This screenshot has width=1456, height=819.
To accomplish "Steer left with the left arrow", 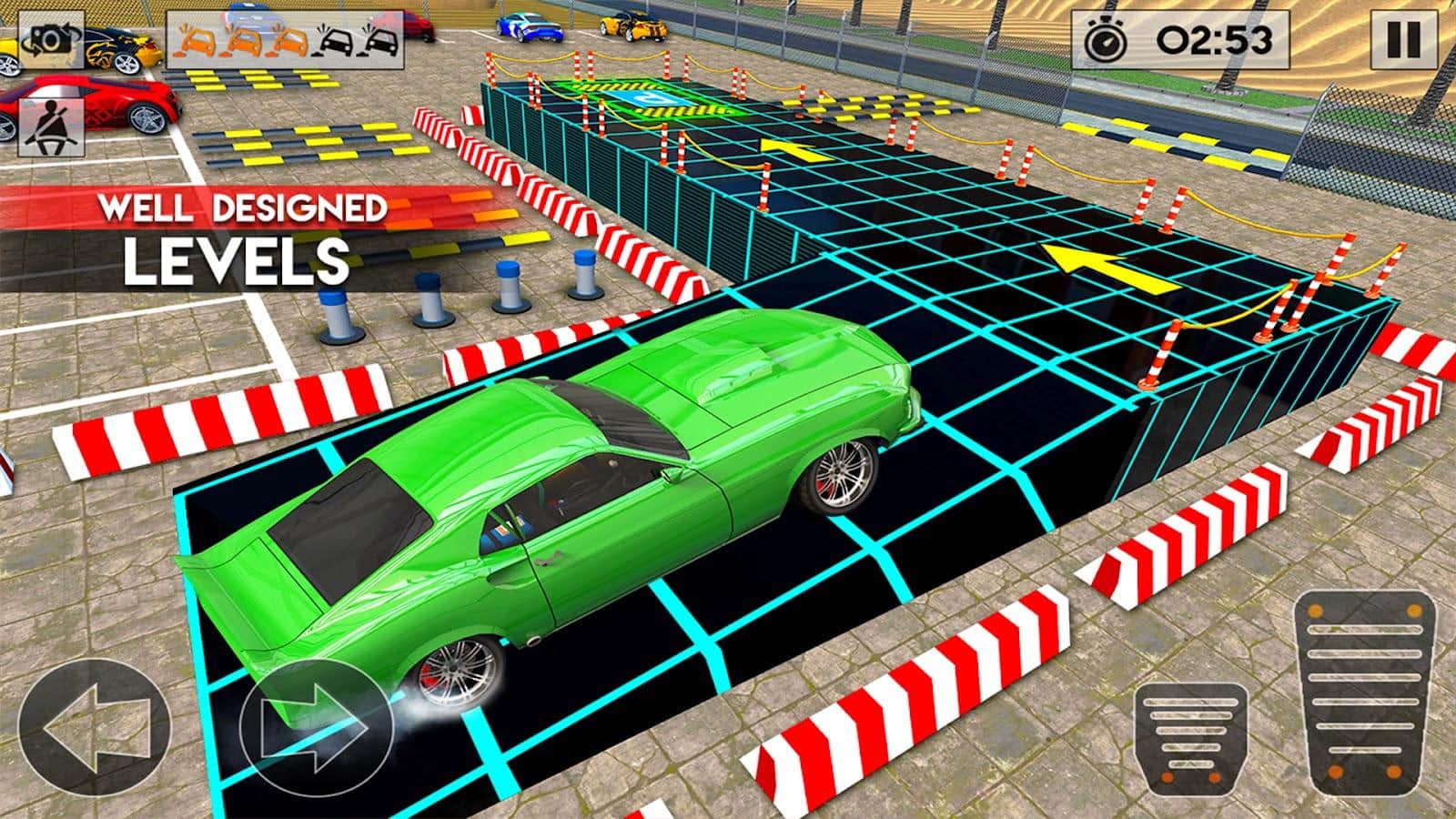I will (x=95, y=727).
